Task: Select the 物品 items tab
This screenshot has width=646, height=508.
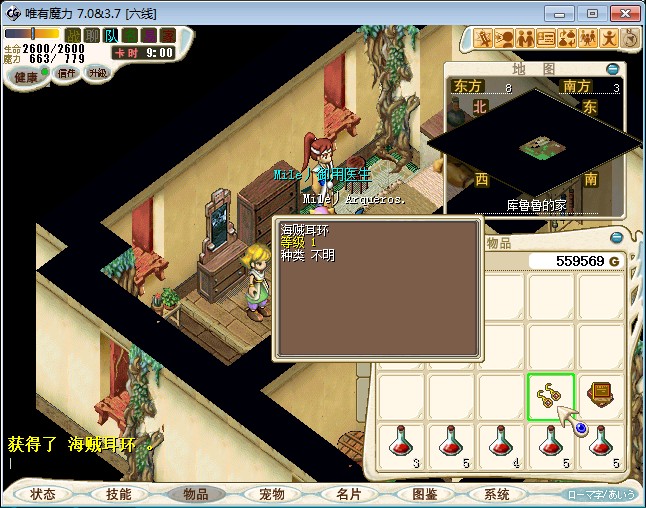Action: click(x=195, y=494)
